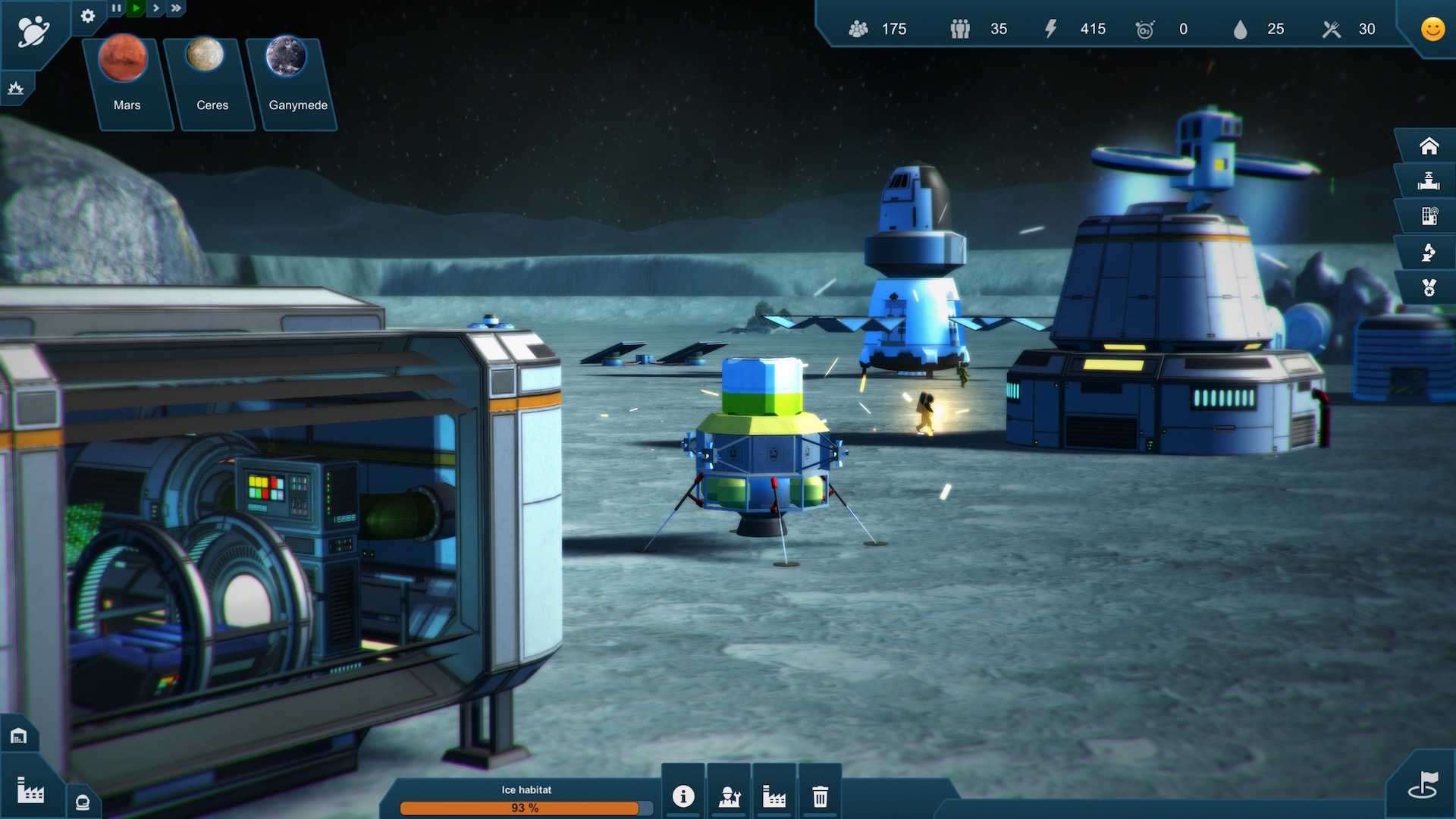Click the explosion/disaster icon below planet logo
The width and height of the screenshot is (1456, 819).
click(16, 87)
